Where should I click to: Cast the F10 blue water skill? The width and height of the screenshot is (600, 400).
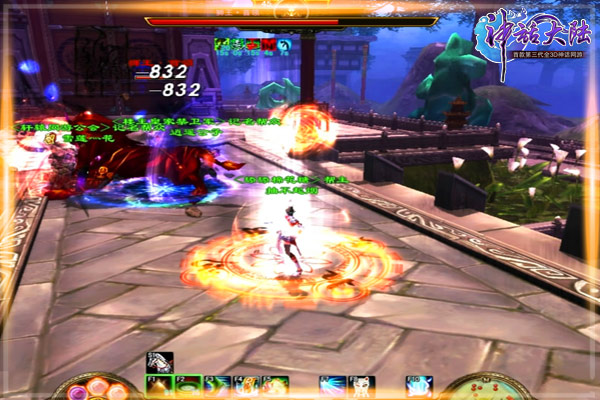pos(420,385)
